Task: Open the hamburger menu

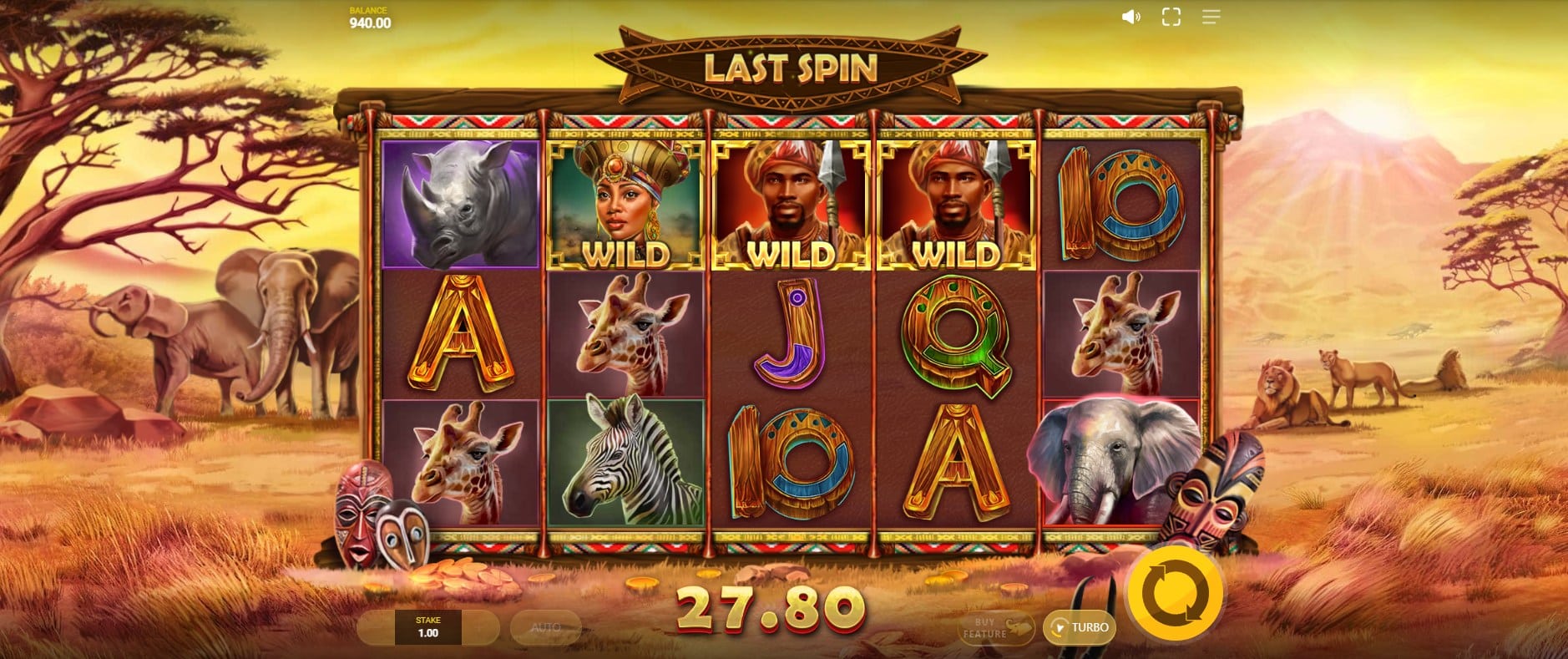Action: (1211, 17)
